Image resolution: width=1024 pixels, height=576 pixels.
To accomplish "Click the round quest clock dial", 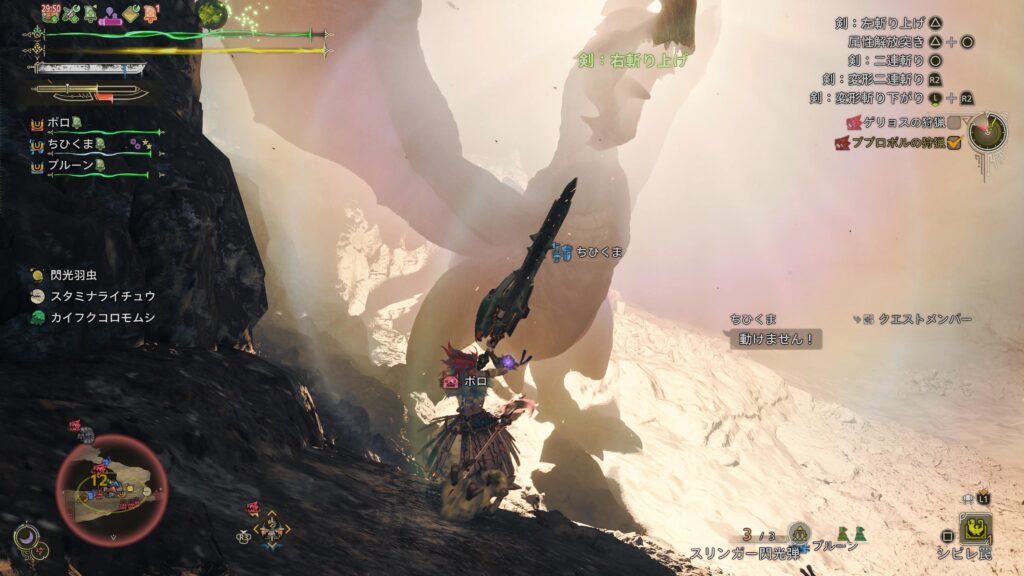I will tap(987, 132).
